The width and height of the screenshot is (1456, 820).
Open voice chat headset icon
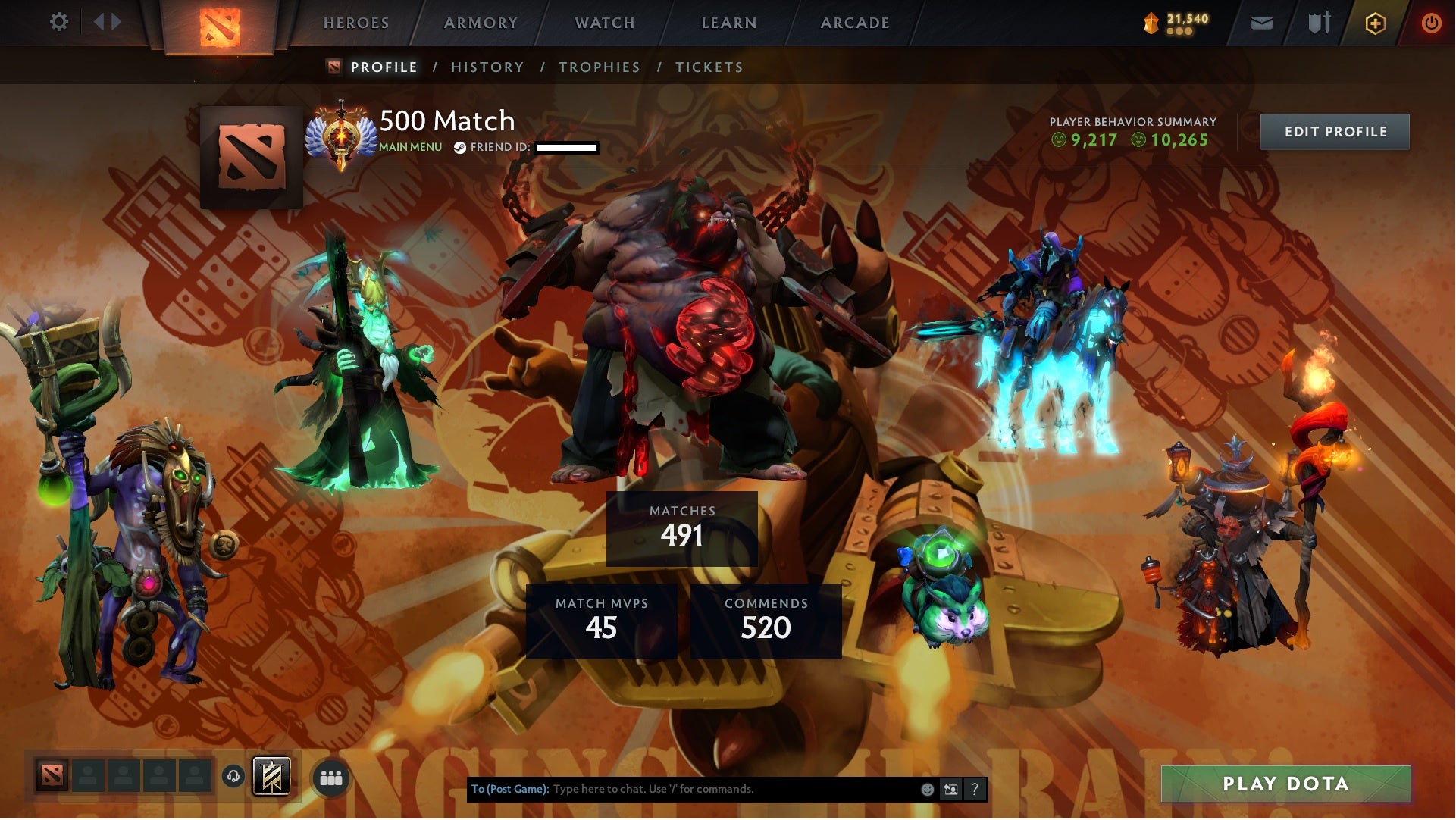click(x=233, y=777)
